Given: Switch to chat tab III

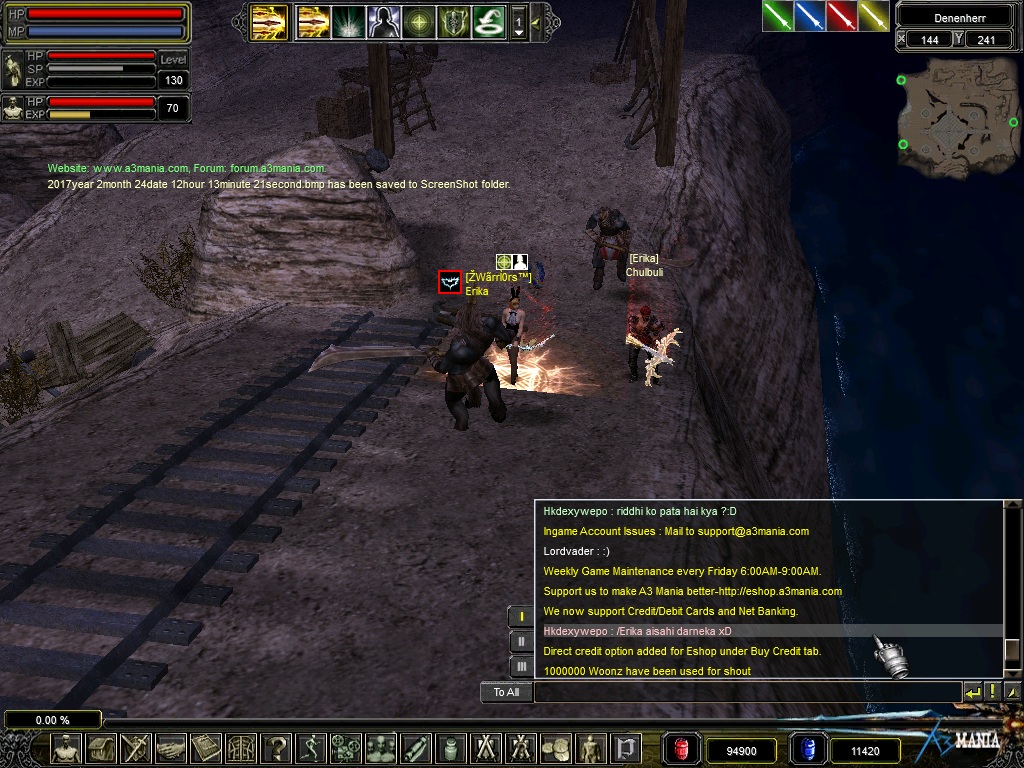Looking at the screenshot, I should pyautogui.click(x=521, y=666).
